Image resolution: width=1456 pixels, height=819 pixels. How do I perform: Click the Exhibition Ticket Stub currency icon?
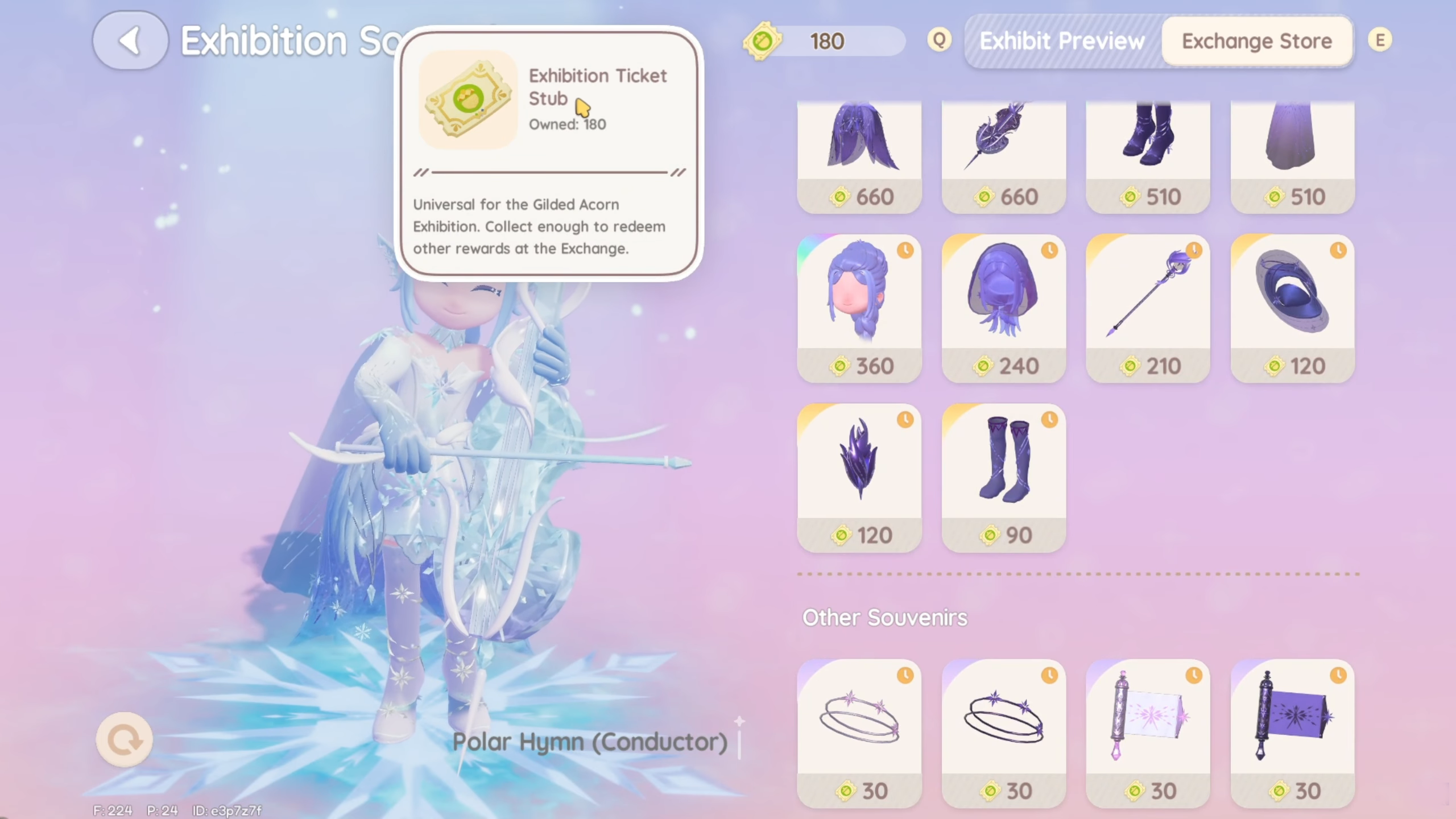pos(762,40)
